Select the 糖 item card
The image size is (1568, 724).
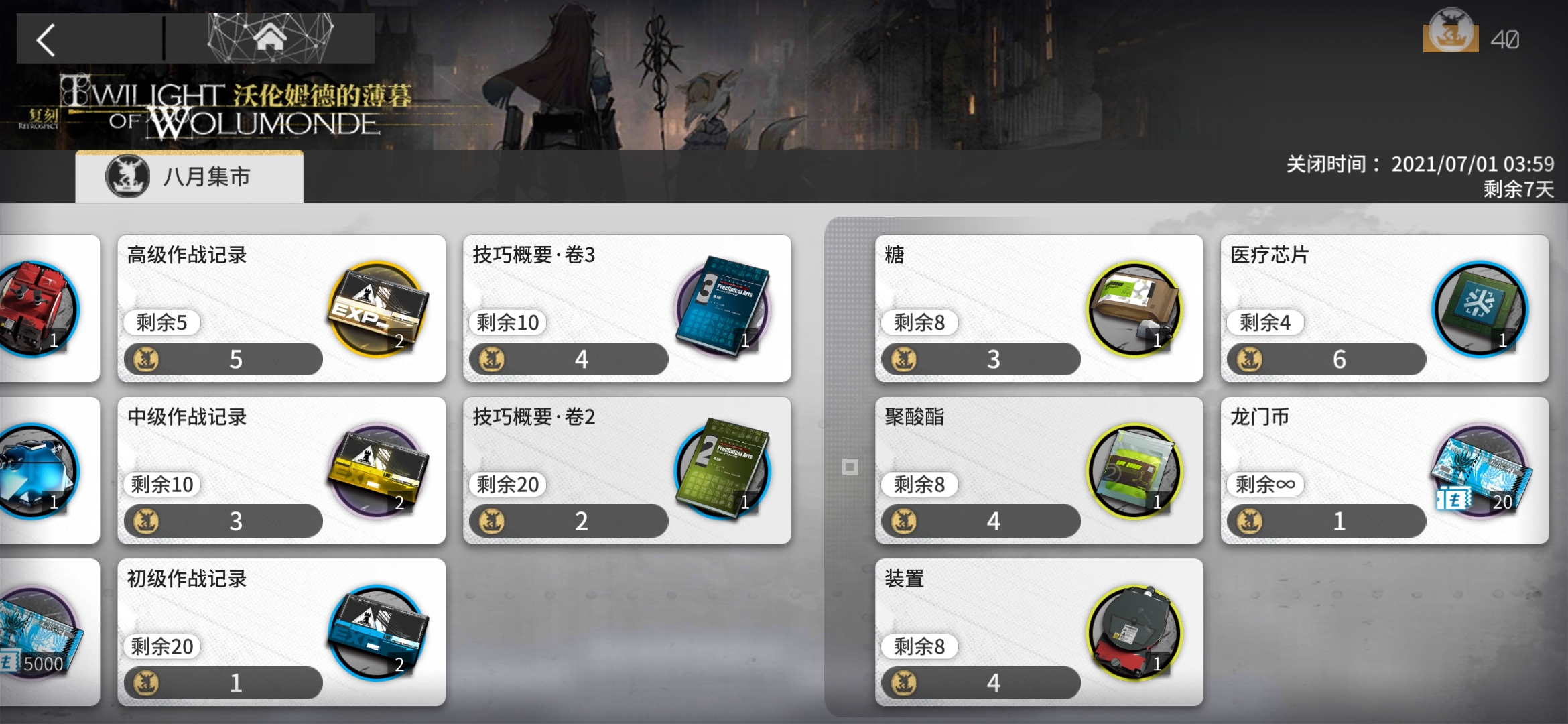(x=1039, y=308)
